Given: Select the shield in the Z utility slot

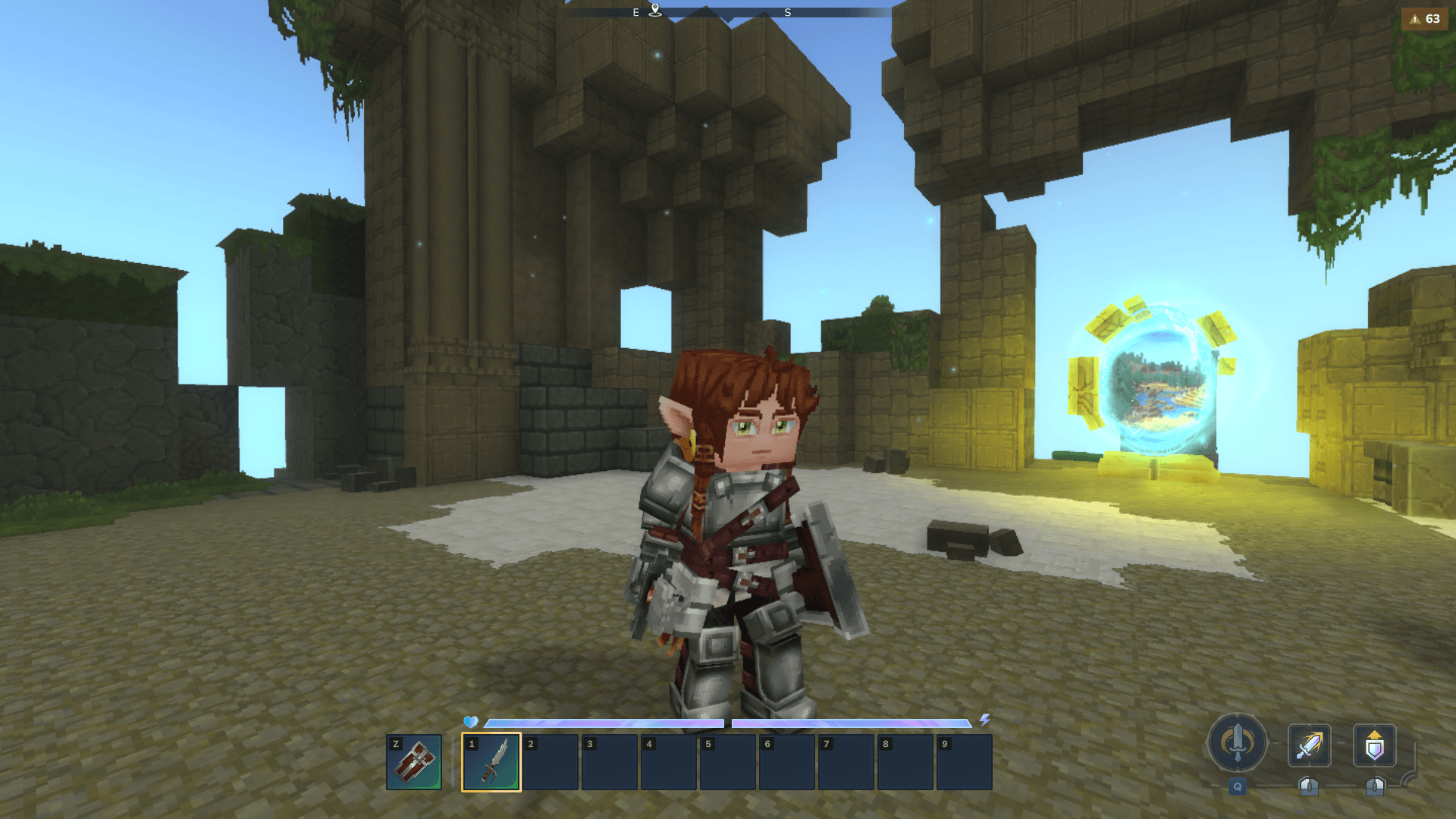Looking at the screenshot, I should coord(414,762).
